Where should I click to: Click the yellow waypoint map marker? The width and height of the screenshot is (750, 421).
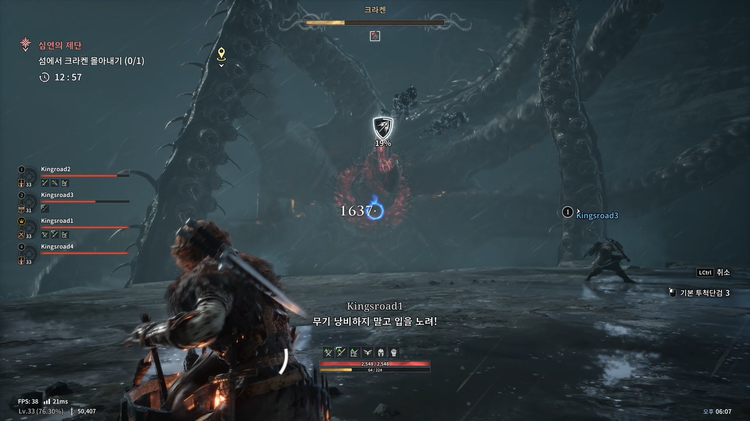coord(222,54)
